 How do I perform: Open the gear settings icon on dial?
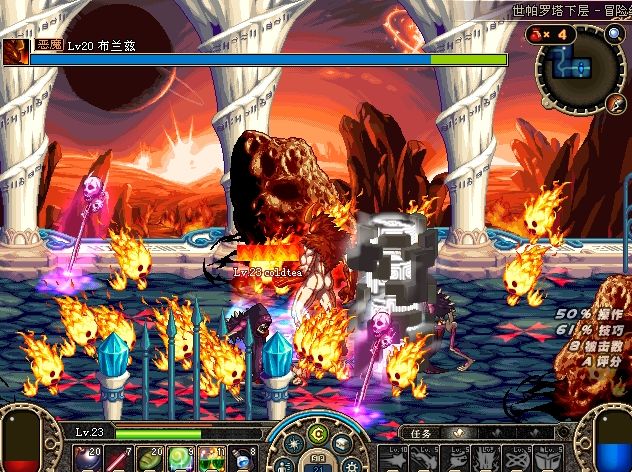point(350,464)
